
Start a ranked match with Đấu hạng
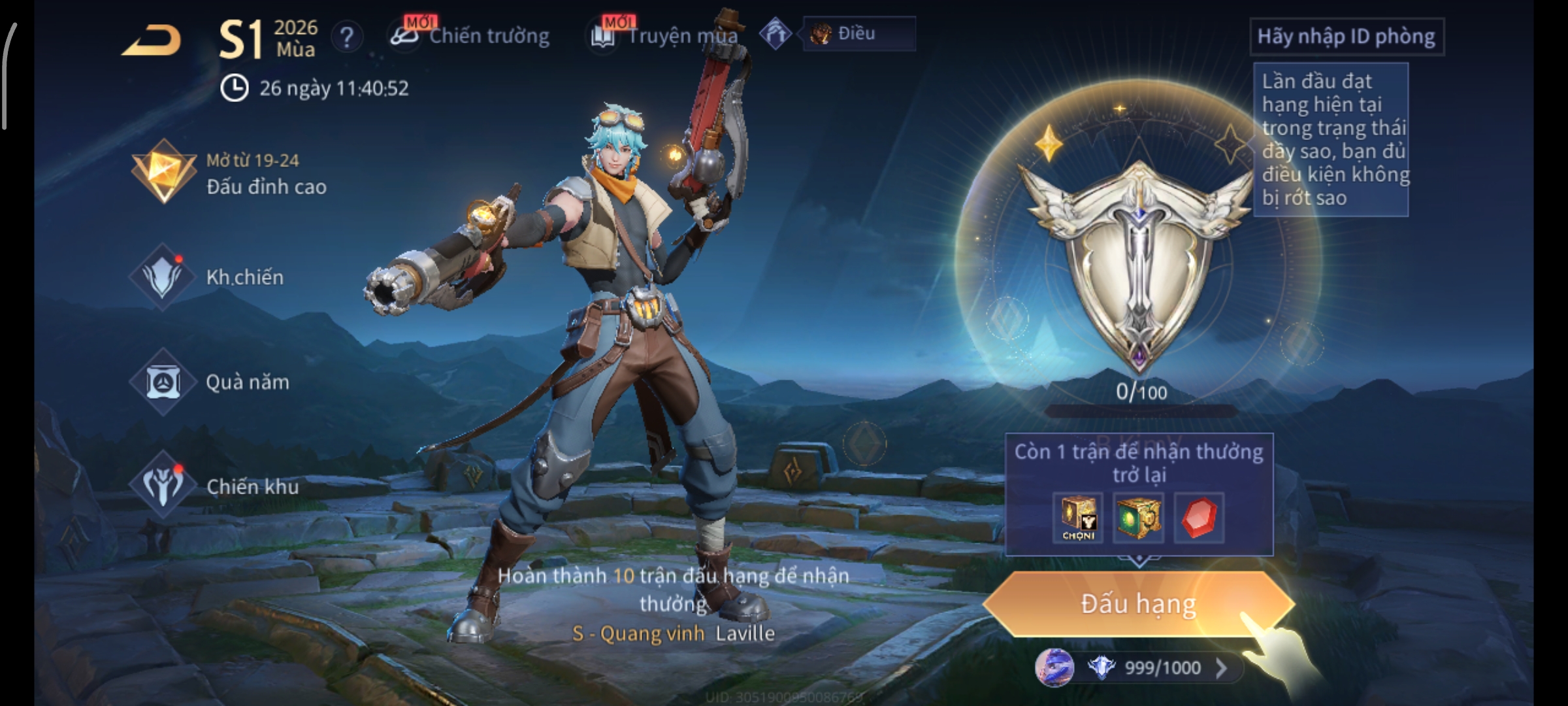[x=1138, y=604]
